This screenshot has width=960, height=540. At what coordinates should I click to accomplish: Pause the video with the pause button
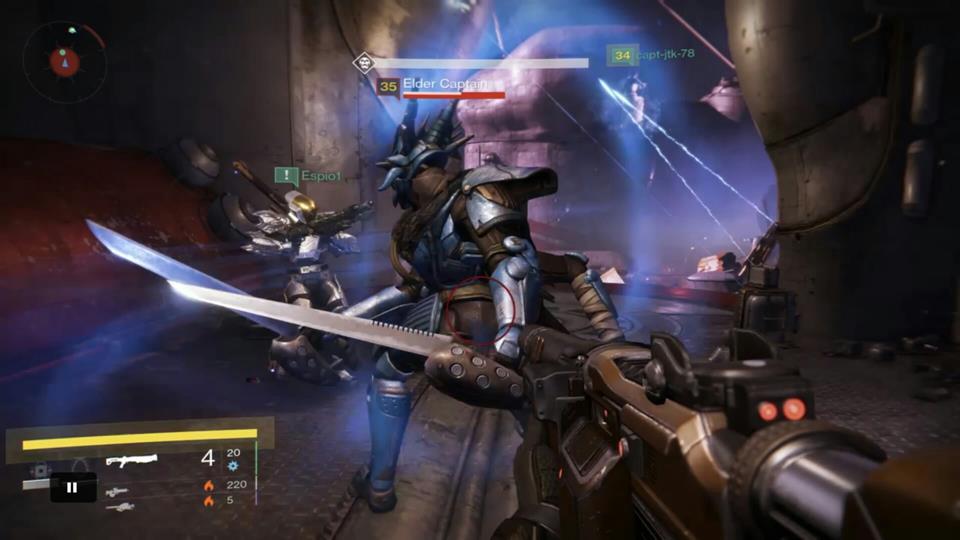73,487
